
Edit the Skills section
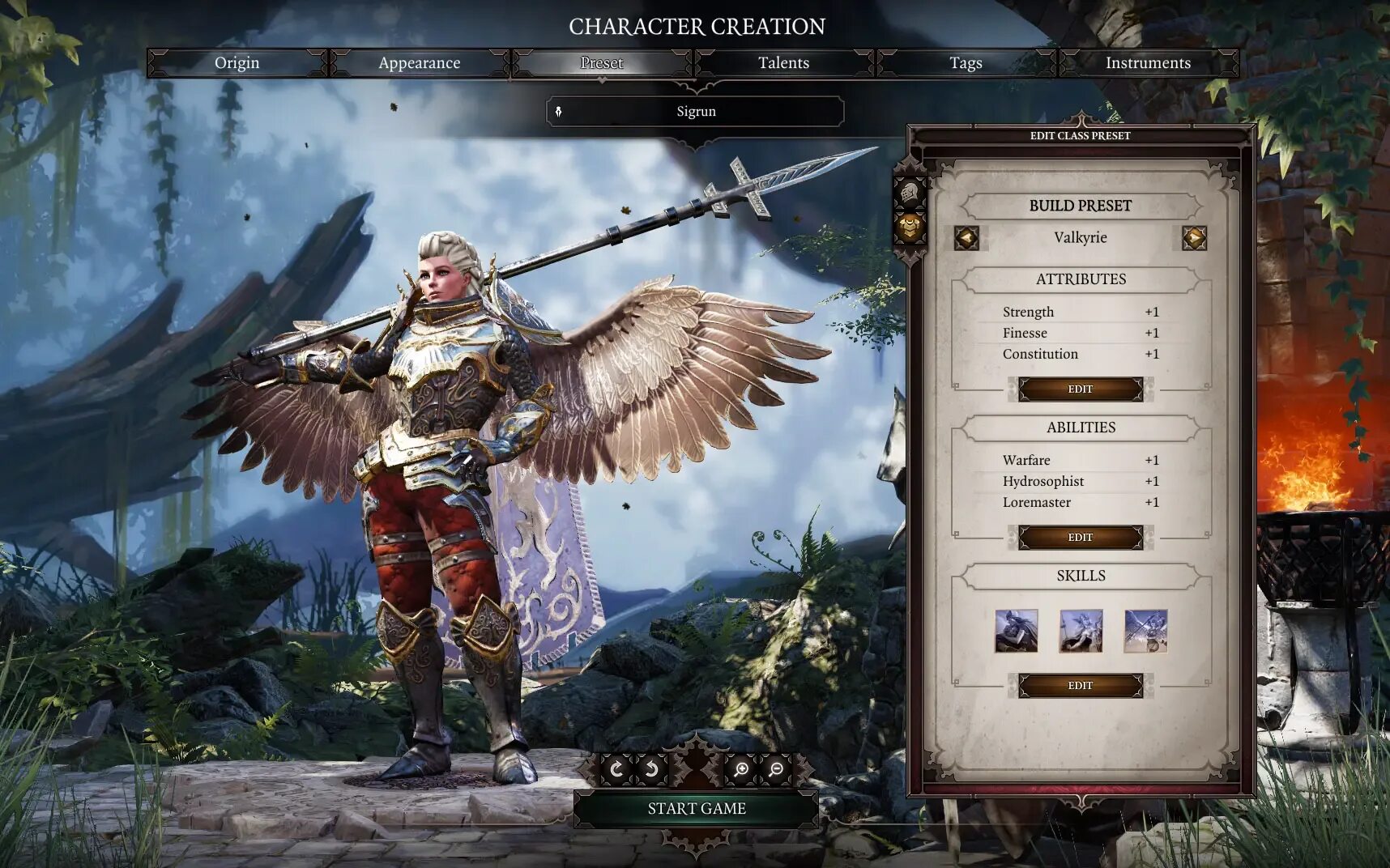1080,686
